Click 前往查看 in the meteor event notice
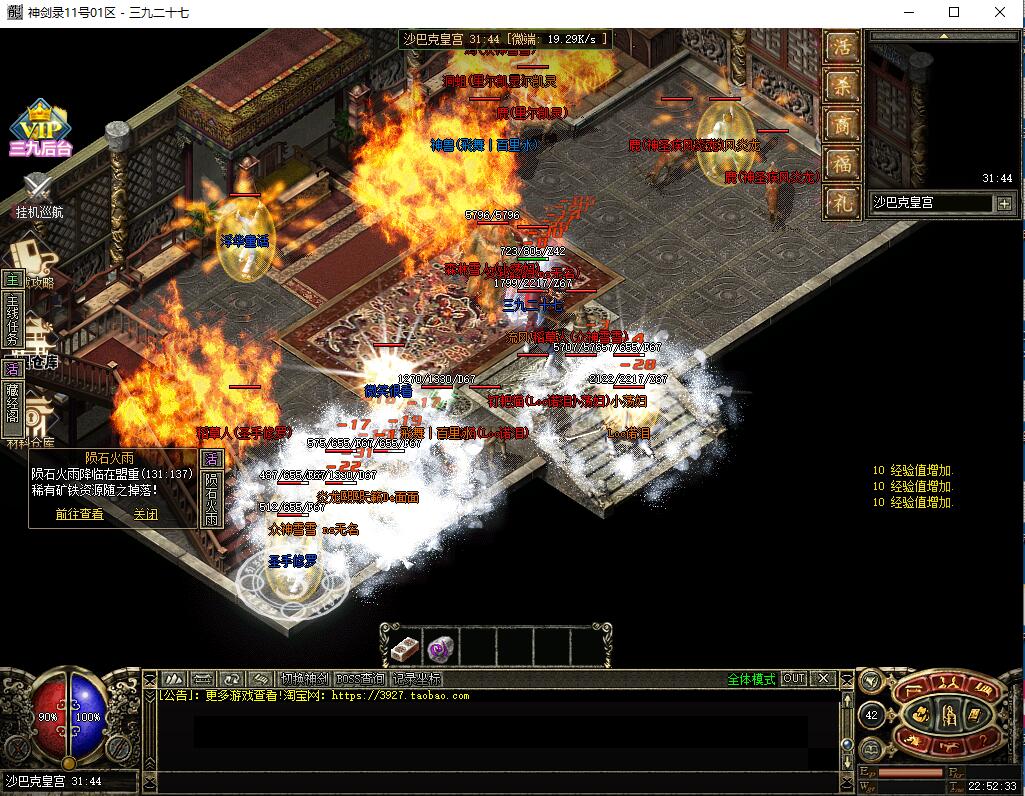 pos(79,514)
